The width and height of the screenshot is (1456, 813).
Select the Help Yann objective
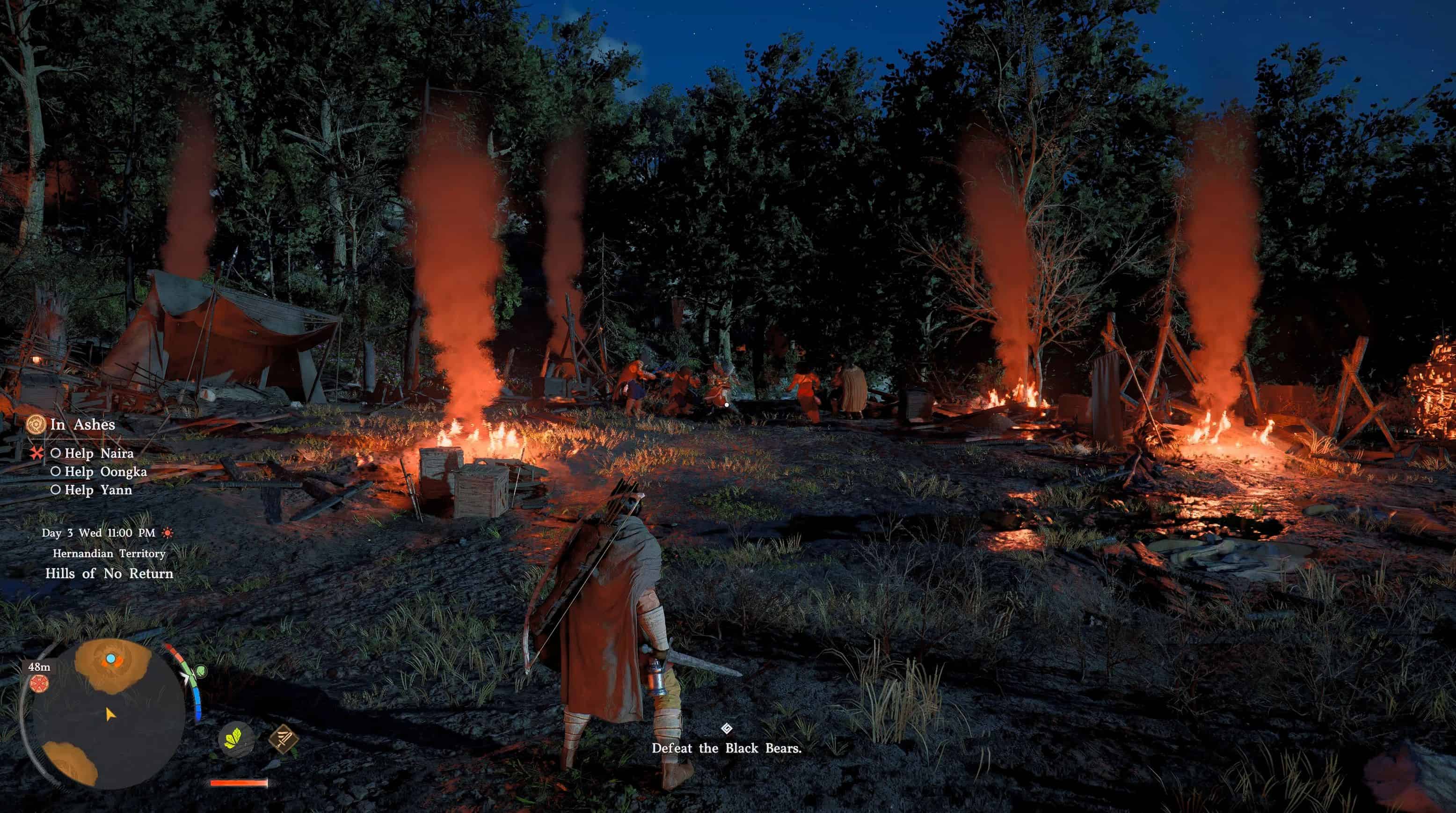(98, 490)
